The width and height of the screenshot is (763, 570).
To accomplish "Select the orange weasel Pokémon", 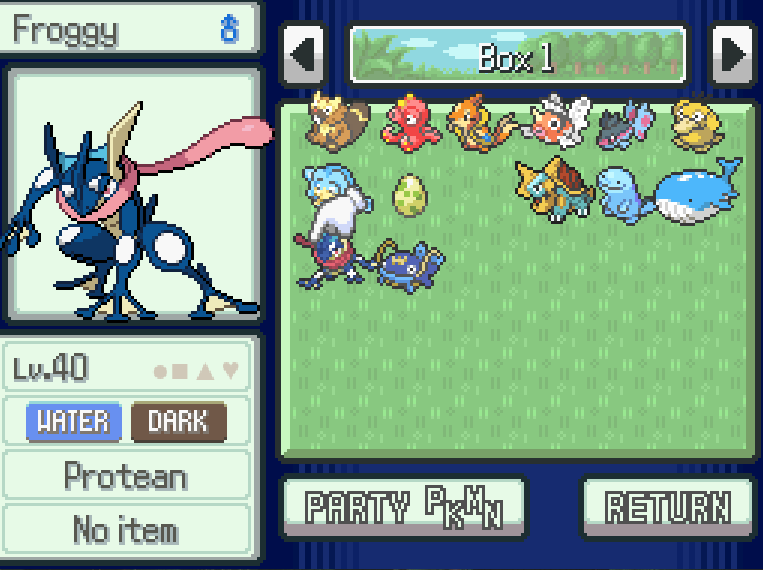I will coord(478,125).
